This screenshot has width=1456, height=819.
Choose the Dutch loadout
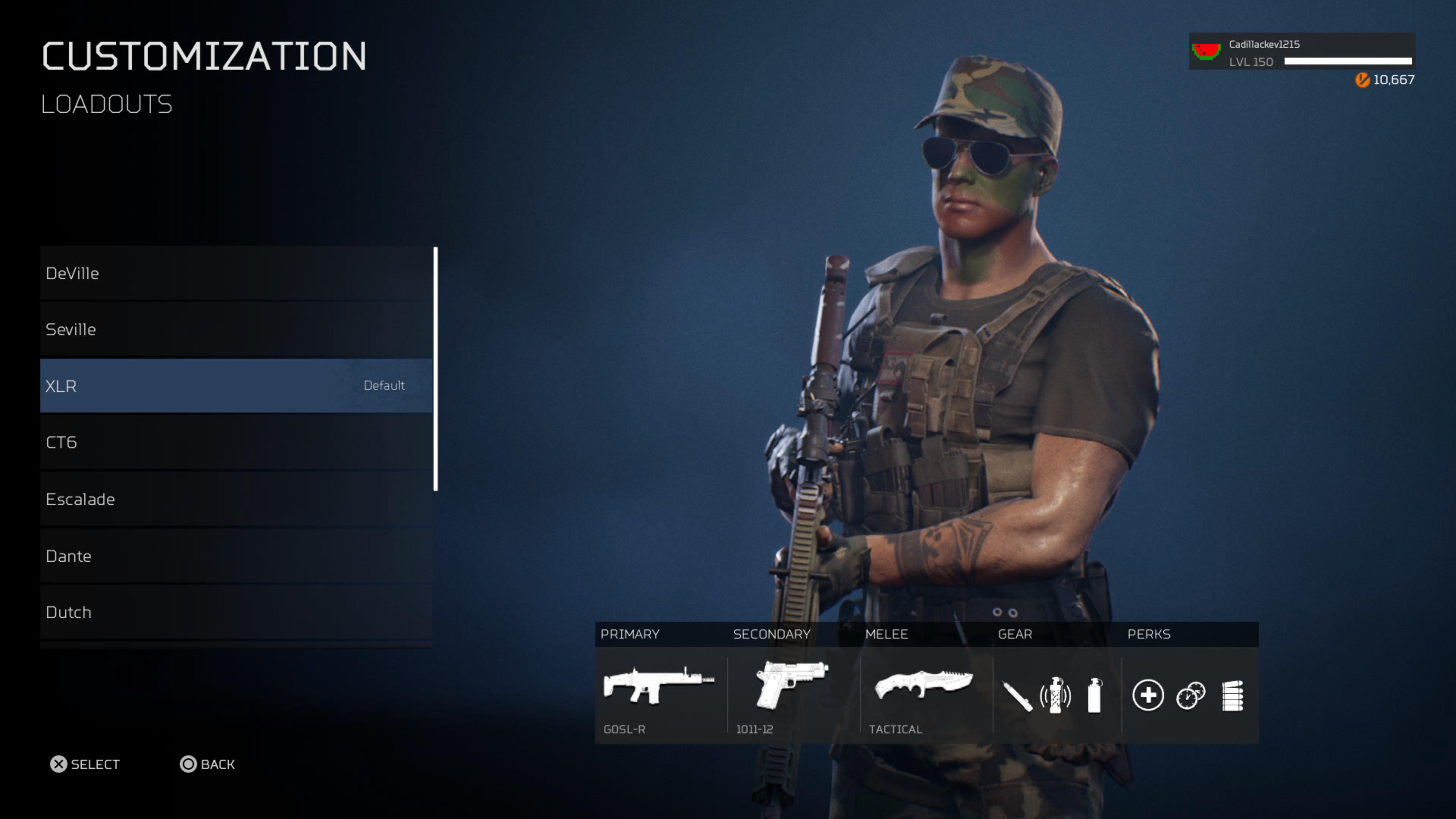(236, 612)
